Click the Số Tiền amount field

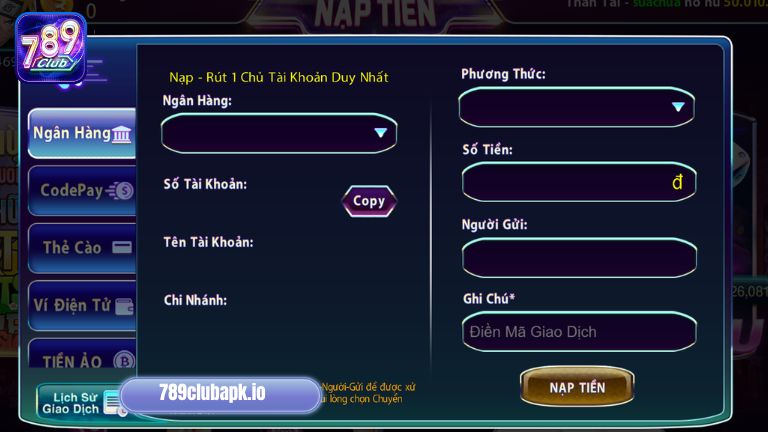[578, 182]
